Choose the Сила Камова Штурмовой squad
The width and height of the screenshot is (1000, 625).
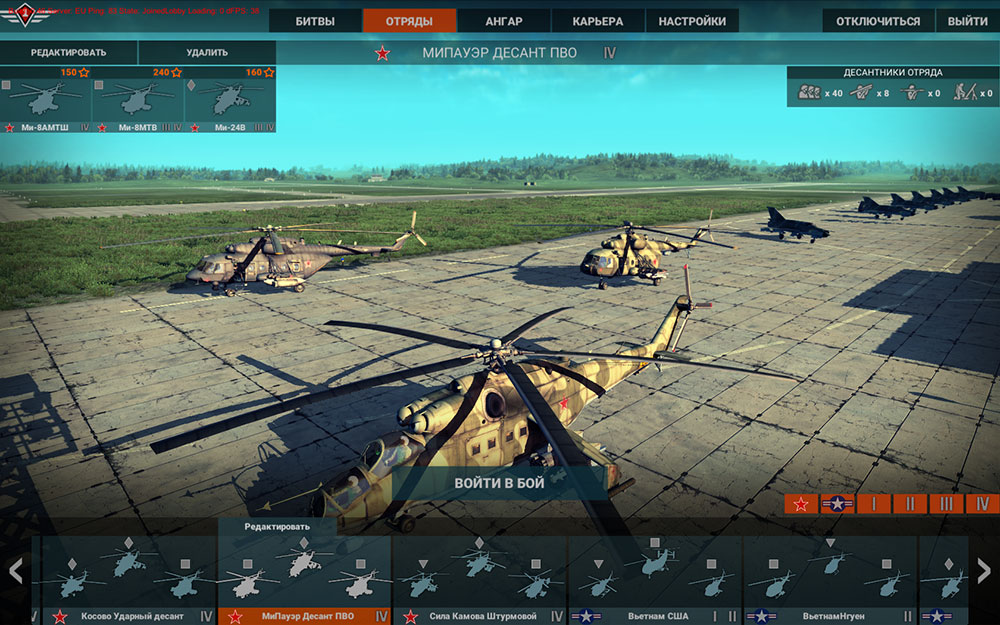pyautogui.click(x=480, y=580)
